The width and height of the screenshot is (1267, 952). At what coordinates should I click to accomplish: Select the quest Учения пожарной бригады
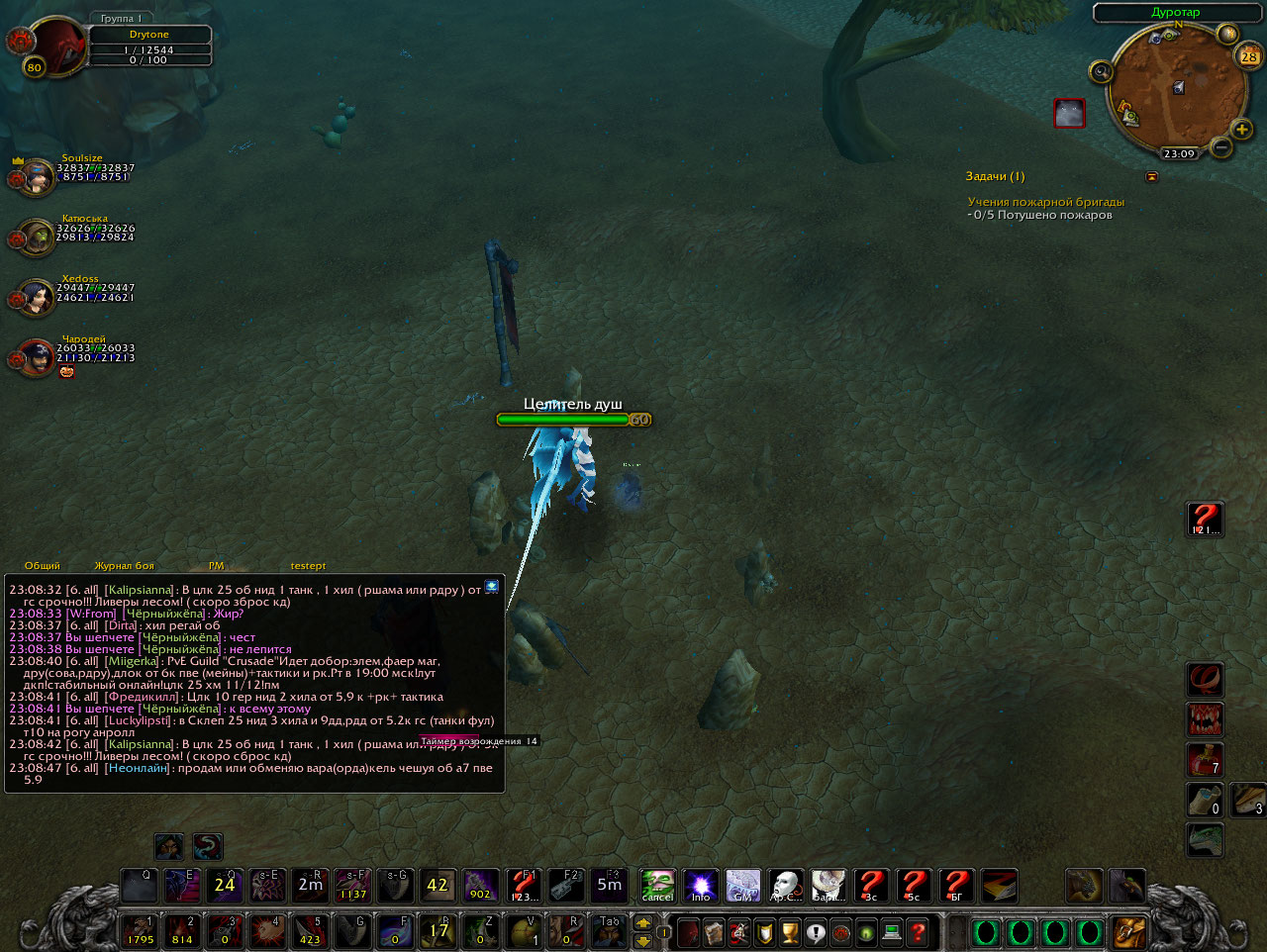coord(1045,202)
